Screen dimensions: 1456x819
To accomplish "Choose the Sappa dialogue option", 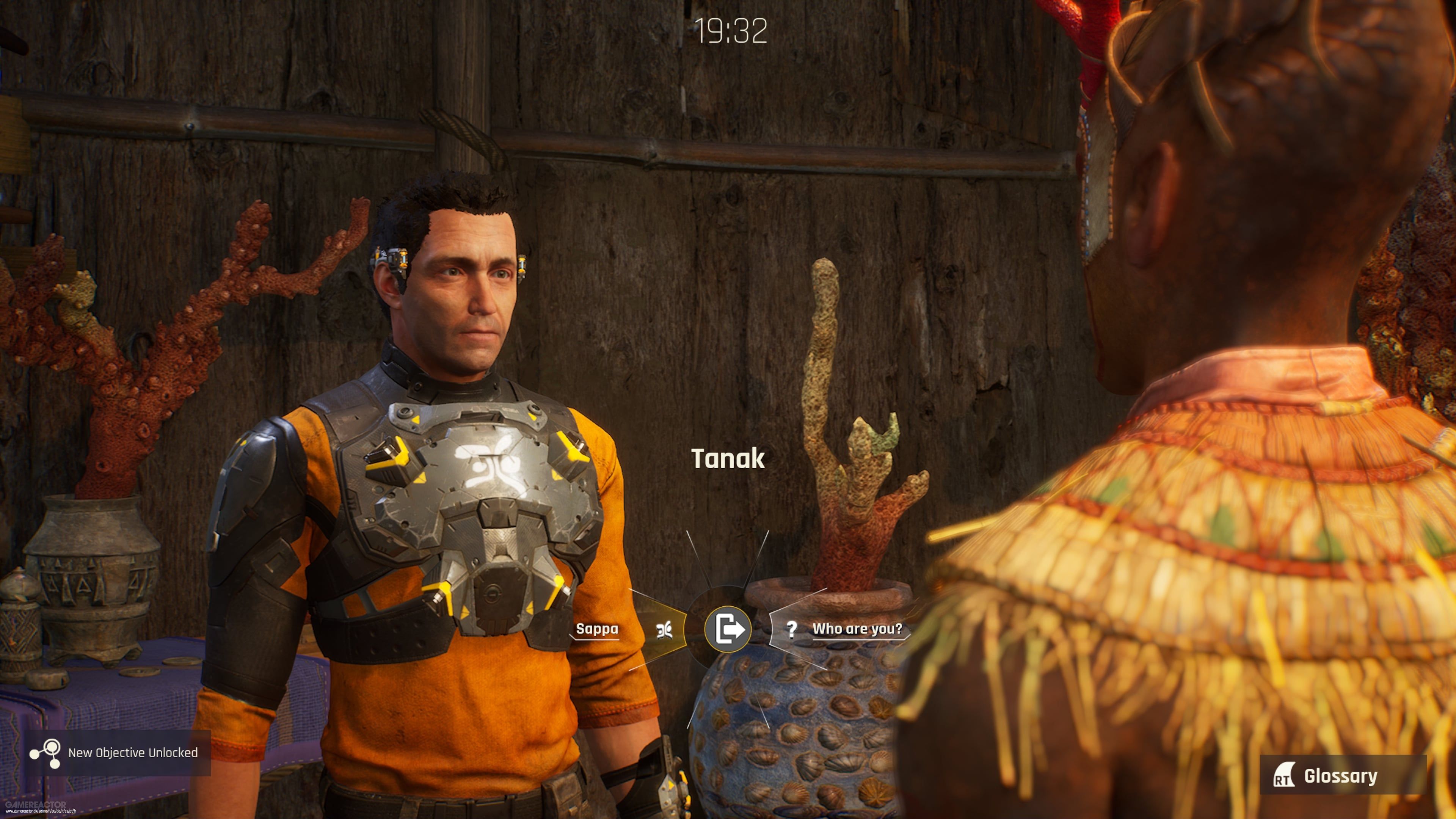I will (x=598, y=629).
